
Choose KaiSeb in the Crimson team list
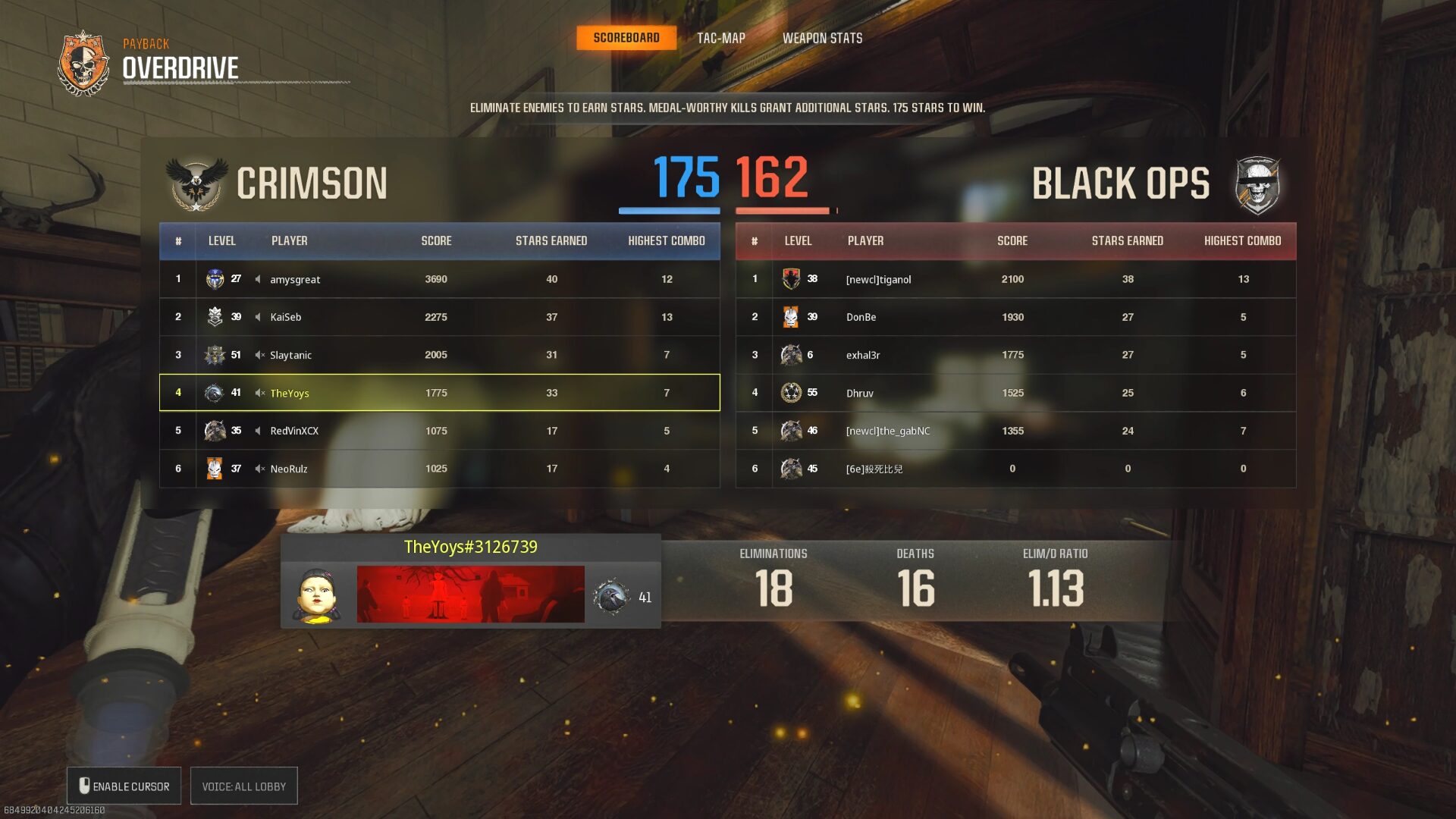tap(439, 317)
